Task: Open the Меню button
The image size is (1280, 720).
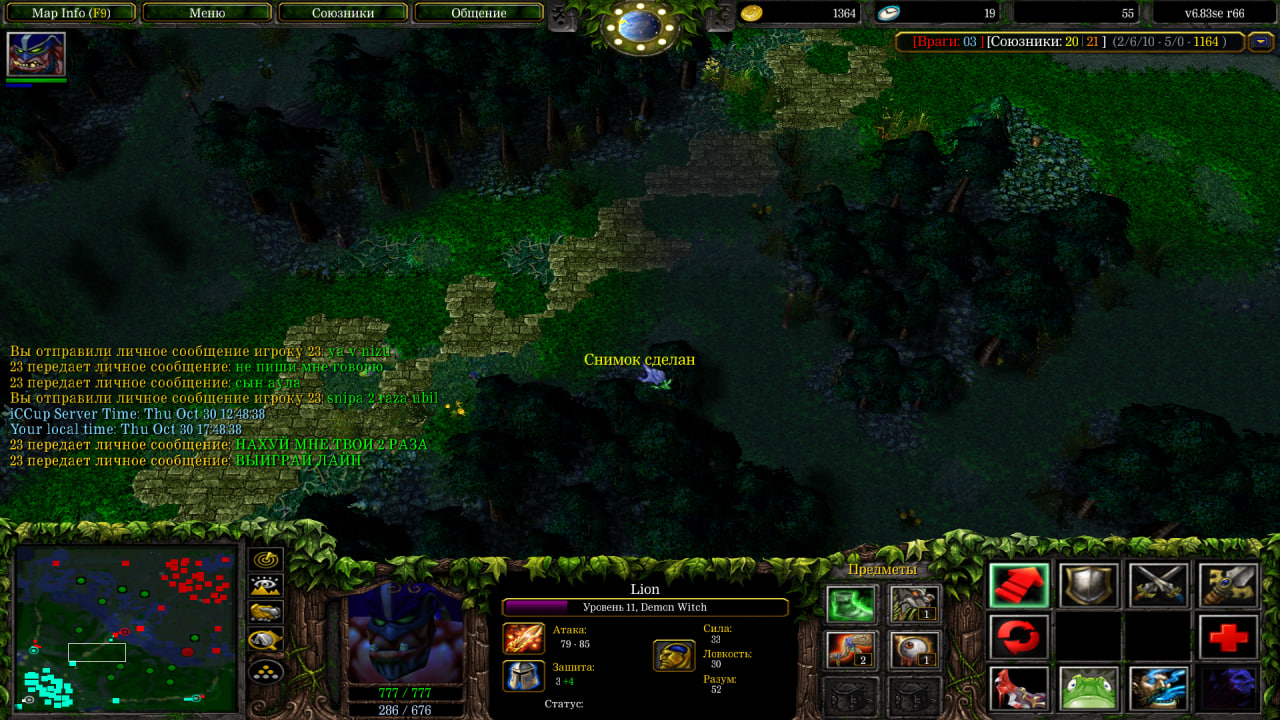Action: 207,13
